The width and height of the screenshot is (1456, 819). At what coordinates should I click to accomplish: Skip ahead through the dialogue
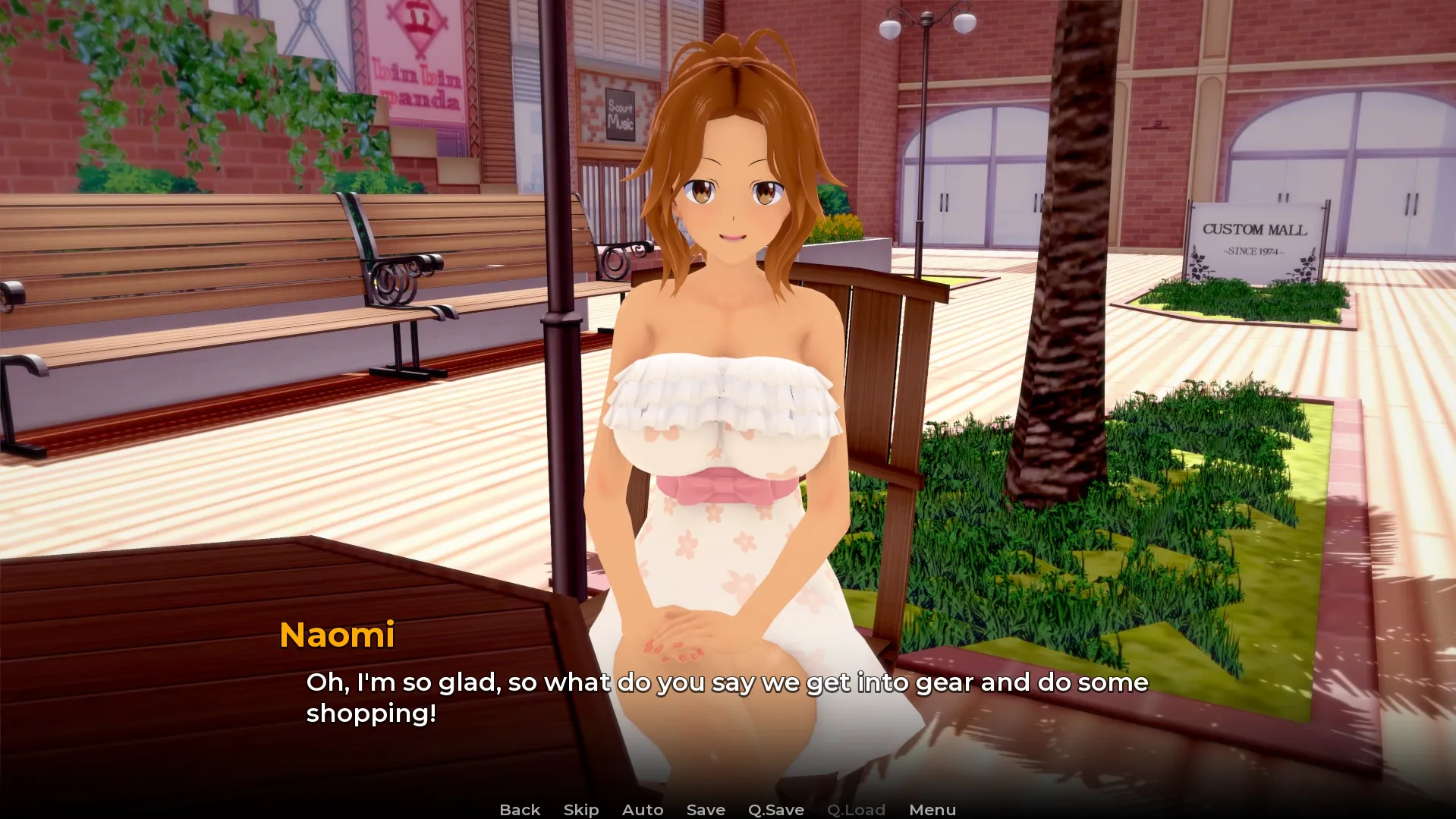coord(581,810)
